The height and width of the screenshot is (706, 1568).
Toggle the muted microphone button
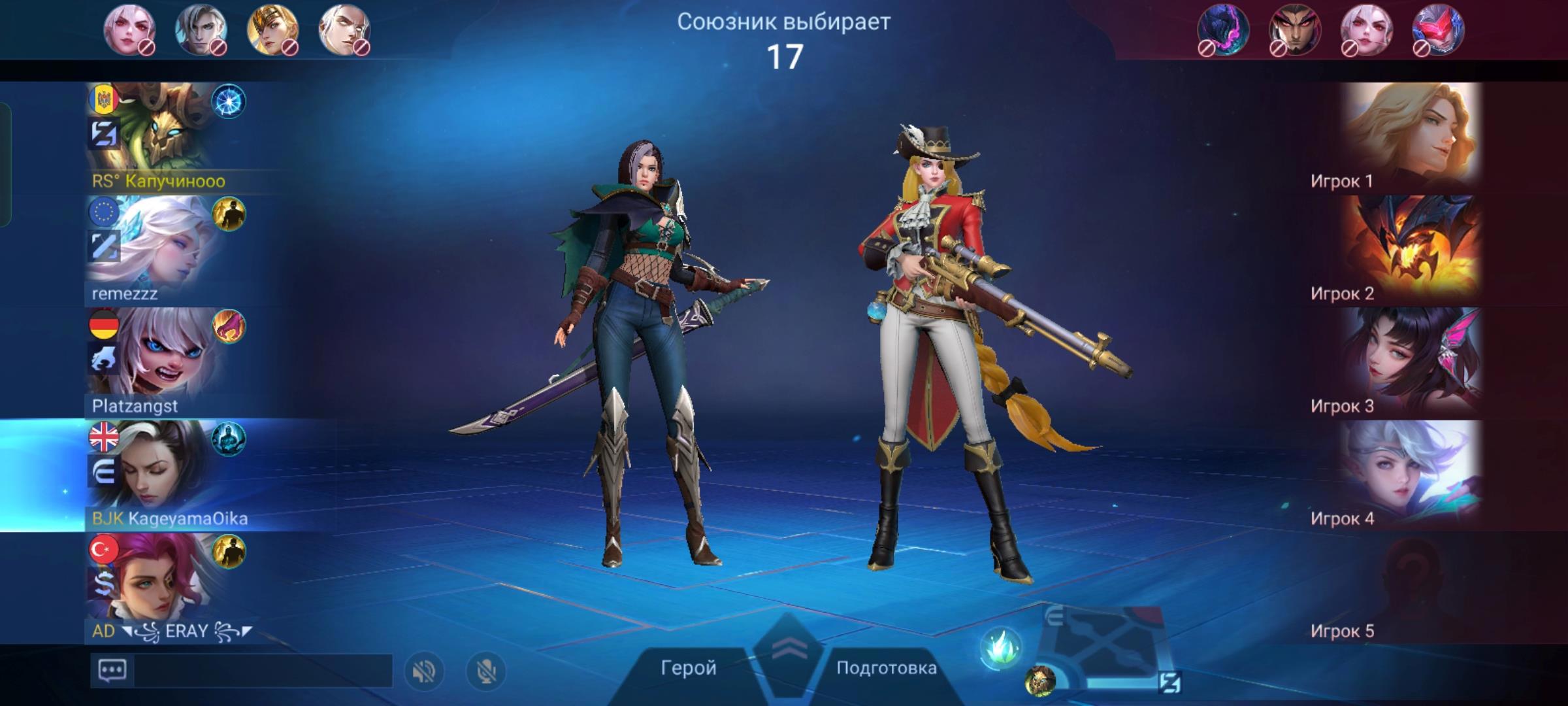485,671
